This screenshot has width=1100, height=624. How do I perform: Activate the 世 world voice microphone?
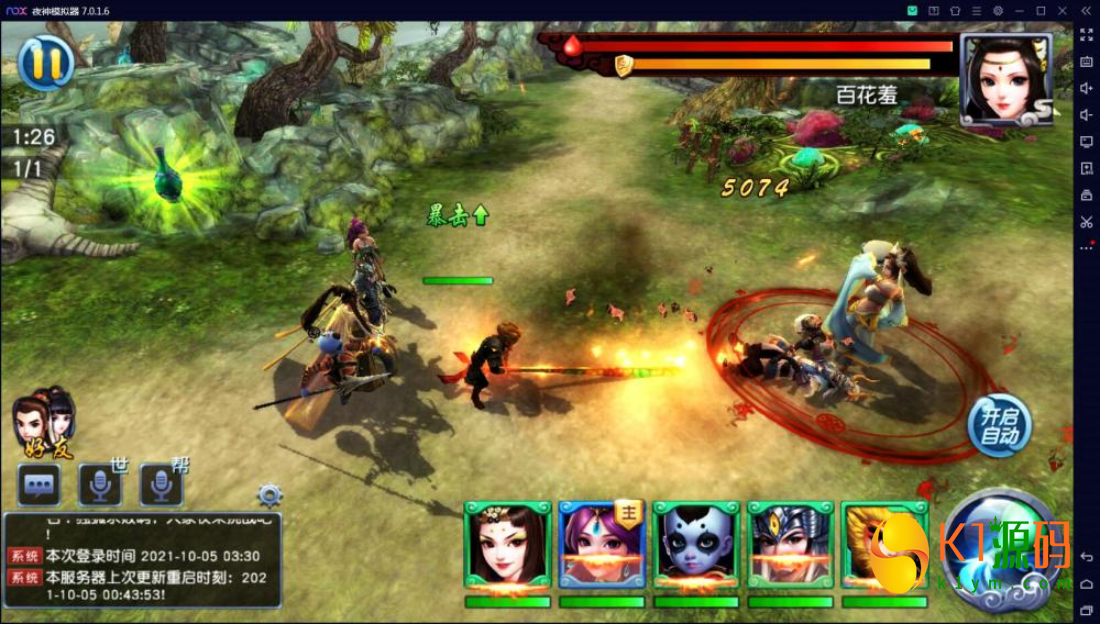101,485
